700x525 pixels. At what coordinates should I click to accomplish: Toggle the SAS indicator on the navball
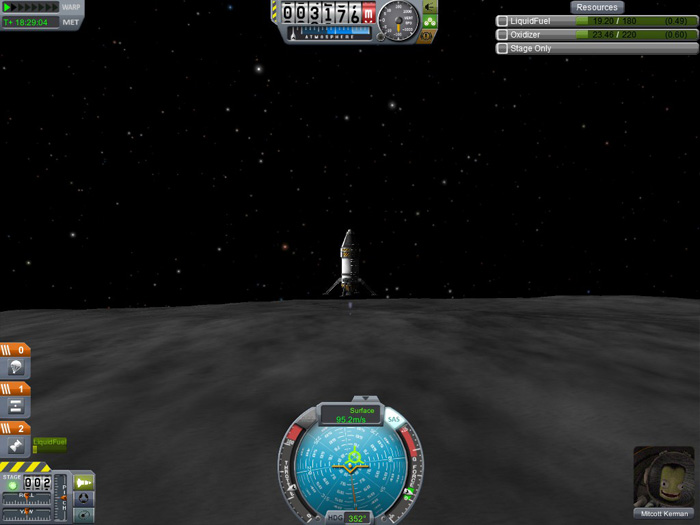394,420
